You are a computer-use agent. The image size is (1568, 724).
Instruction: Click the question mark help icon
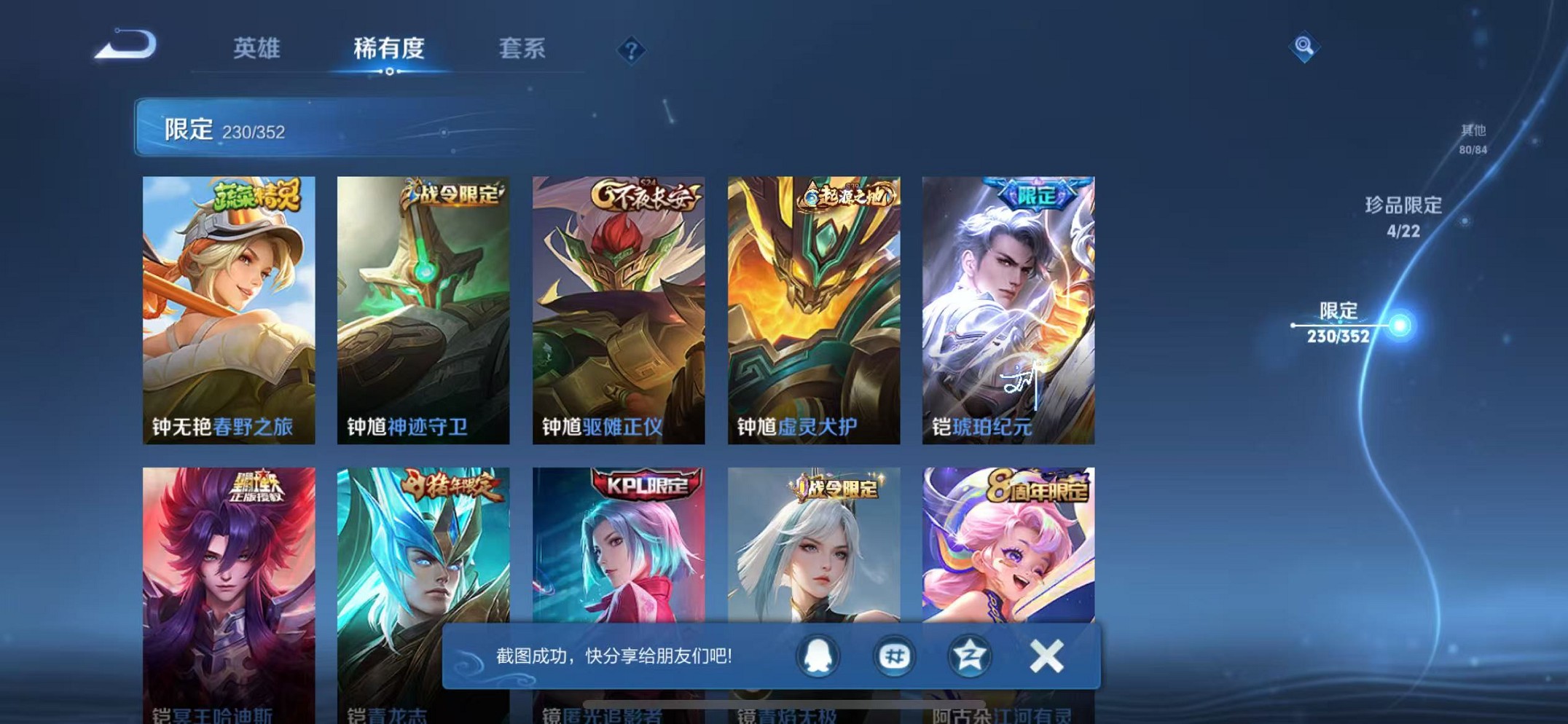pyautogui.click(x=631, y=49)
